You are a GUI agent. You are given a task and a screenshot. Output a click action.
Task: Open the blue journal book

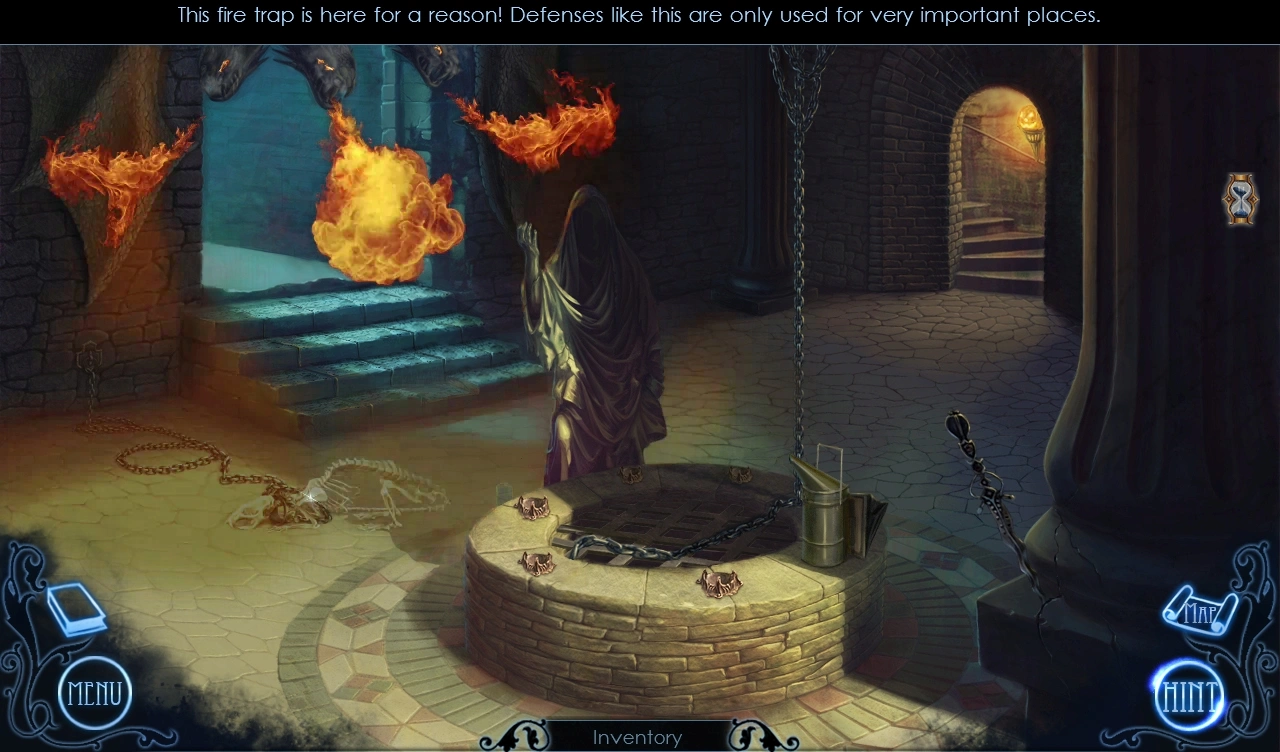coord(77,608)
